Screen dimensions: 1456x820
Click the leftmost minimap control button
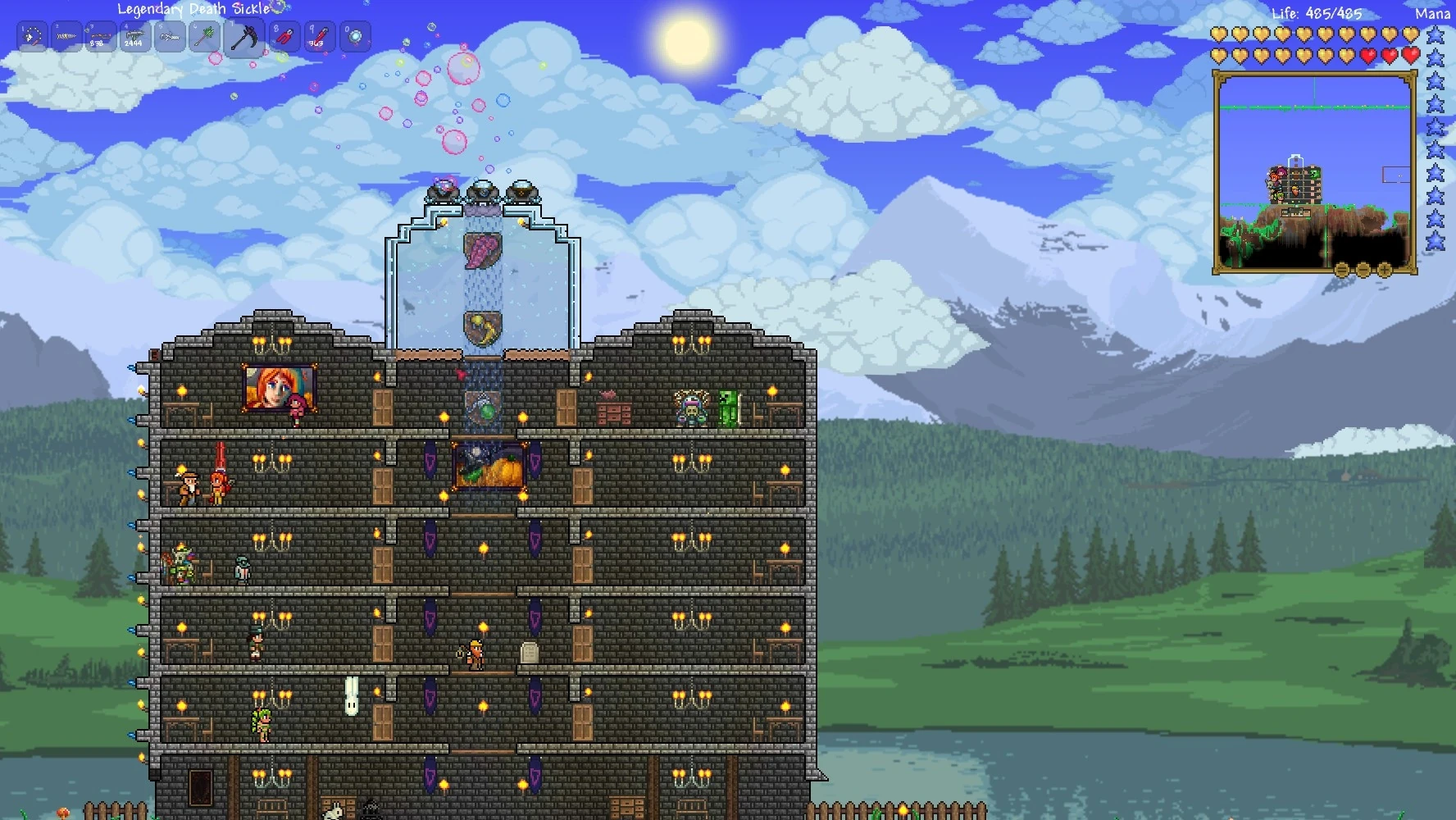tap(1340, 270)
